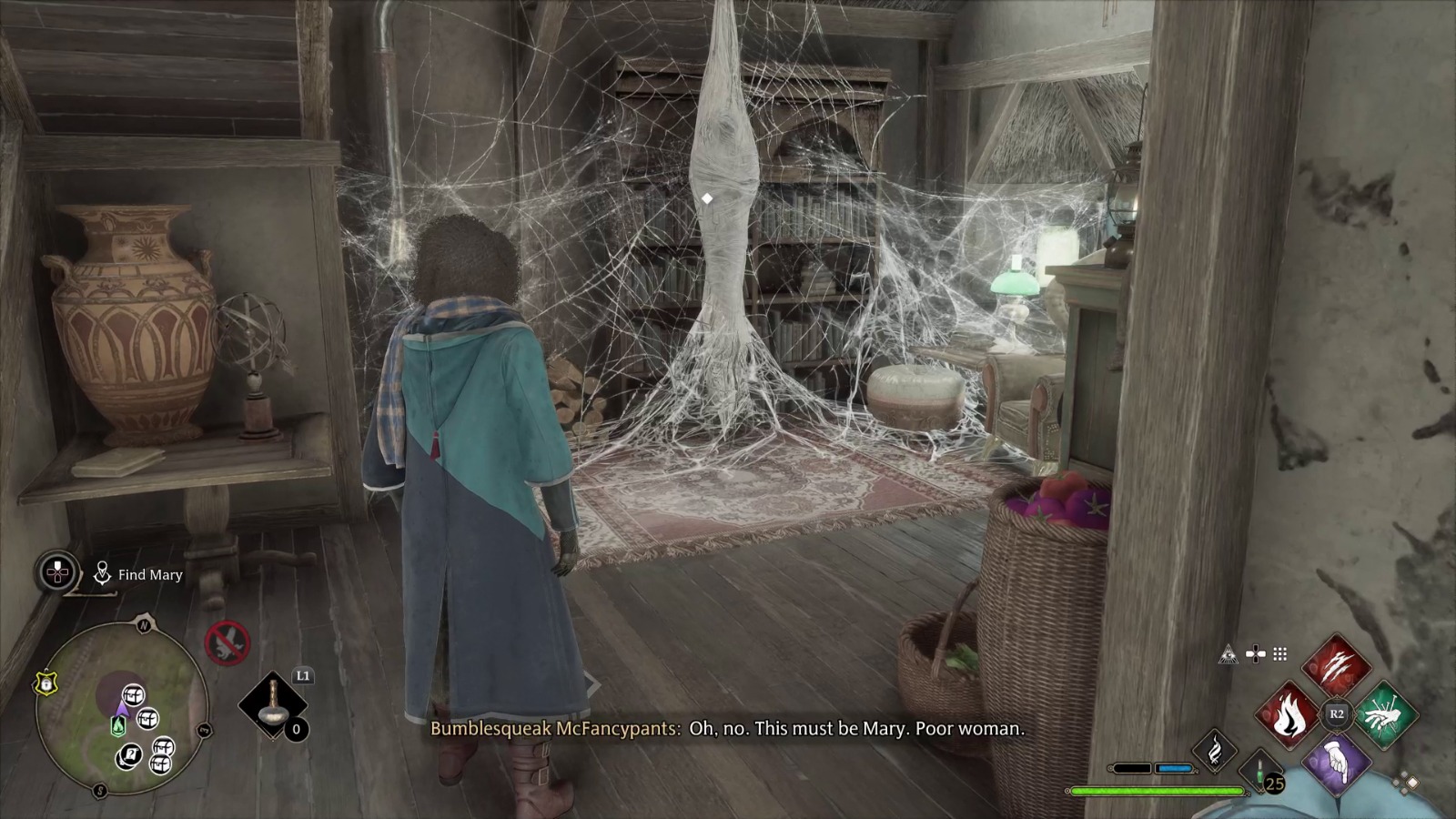This screenshot has width=1456, height=819.
Task: Click the padlock crest on the minimap edge
Action: click(x=45, y=683)
